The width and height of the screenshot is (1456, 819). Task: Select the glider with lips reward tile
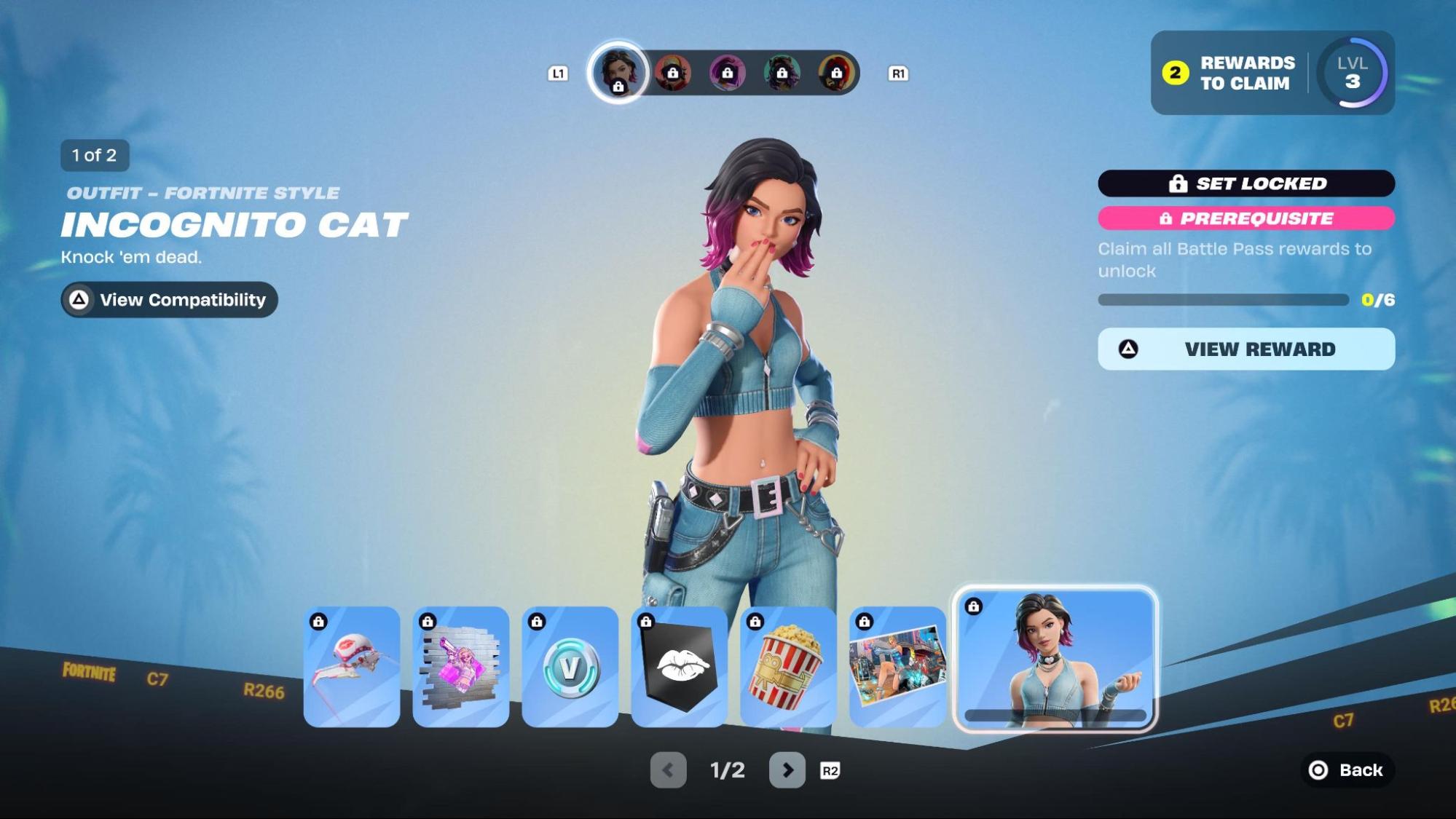352,667
